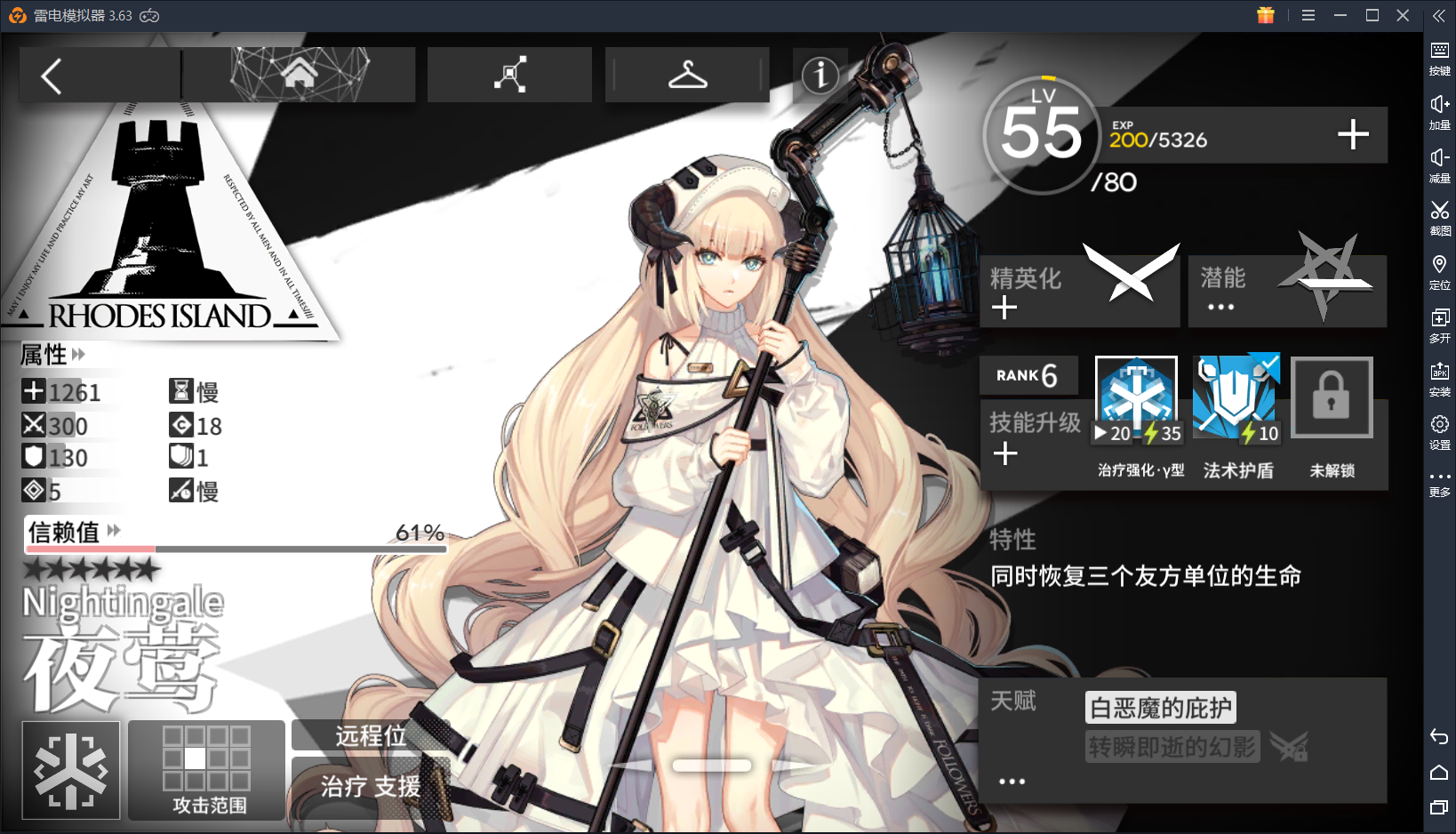Open the info (i) panel
Image resolution: width=1456 pixels, height=834 pixels.
click(820, 76)
